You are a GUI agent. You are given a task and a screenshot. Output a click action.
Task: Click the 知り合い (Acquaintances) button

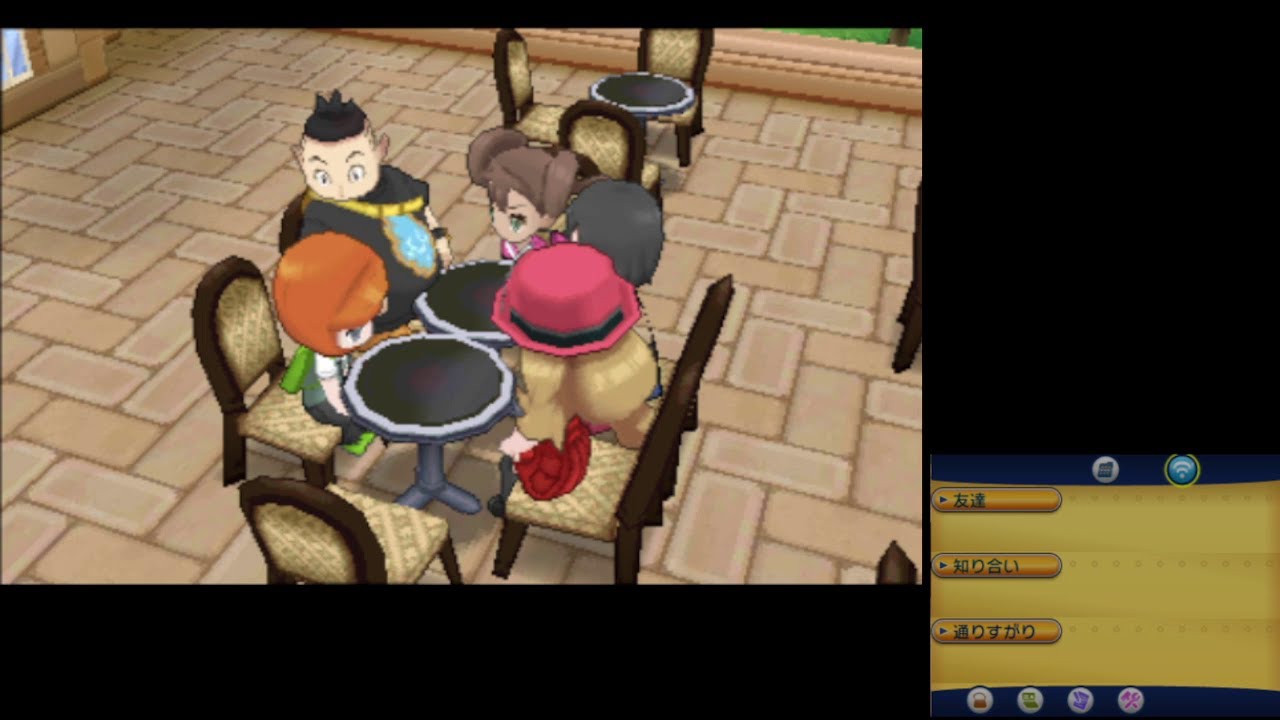click(997, 565)
